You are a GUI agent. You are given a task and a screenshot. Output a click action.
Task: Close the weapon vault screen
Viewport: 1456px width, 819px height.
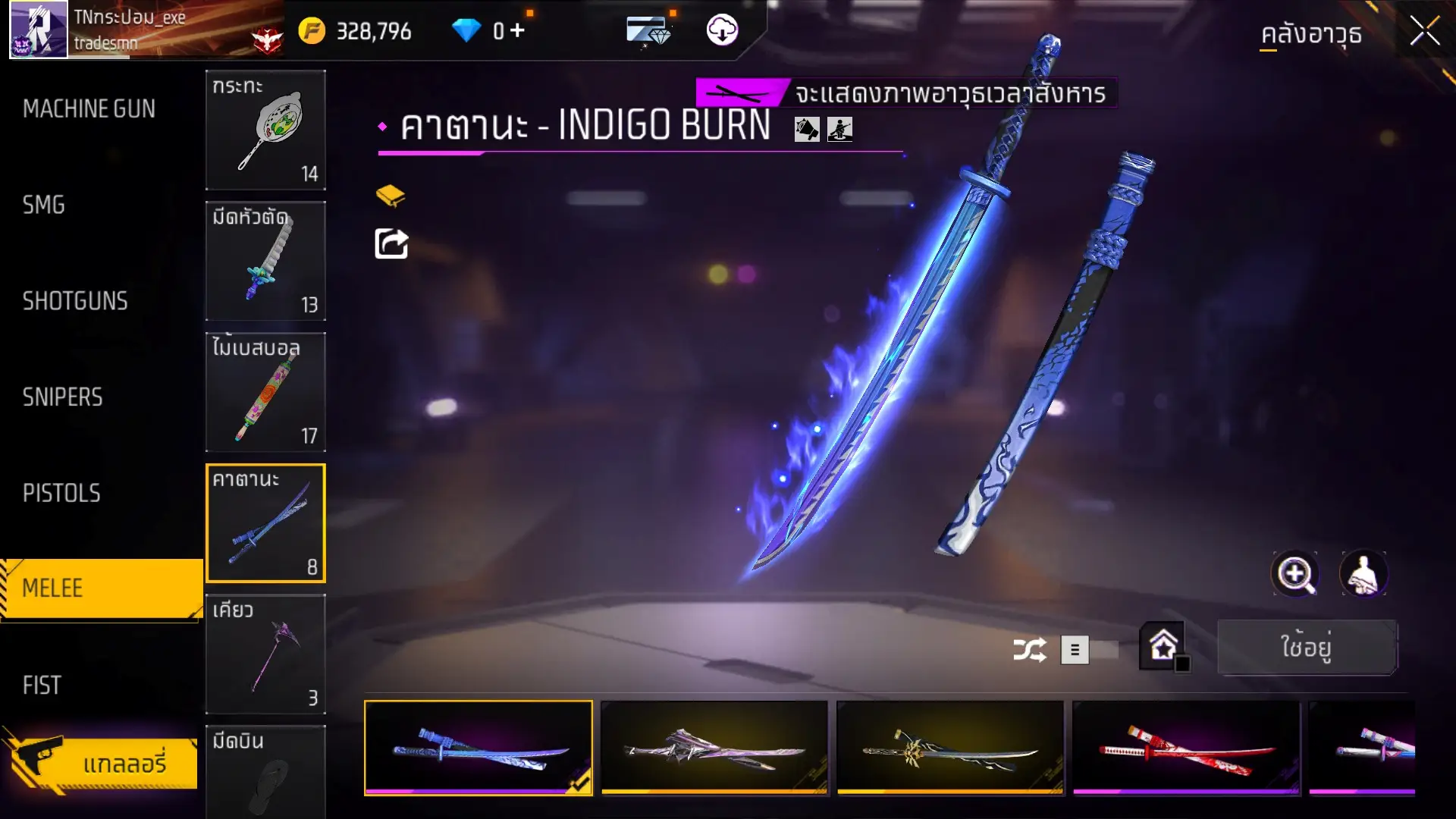tap(1424, 32)
